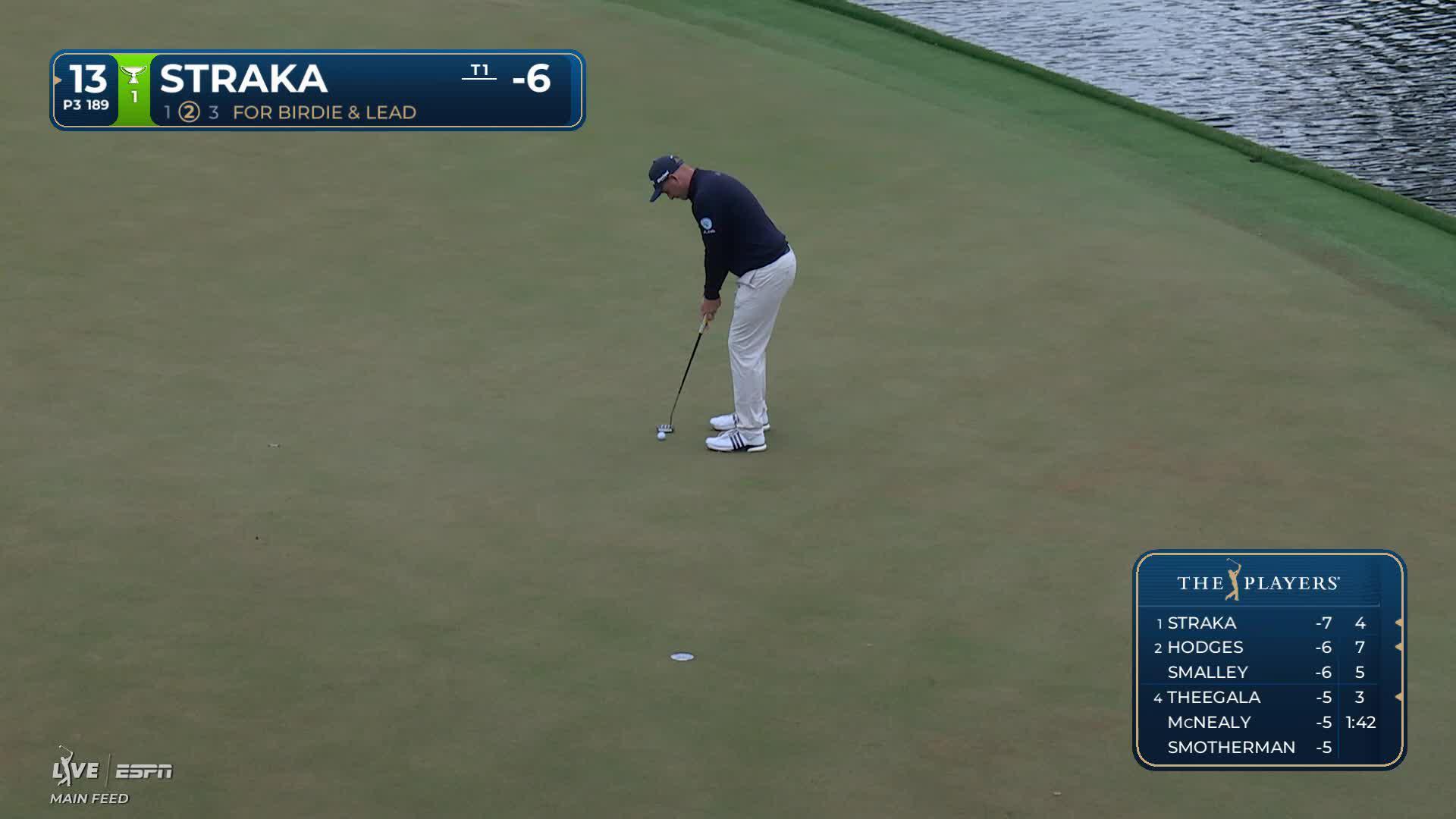Screen dimensions: 1456x819
Task: Choose the Smotherman leaderboard row
Action: click(1268, 748)
